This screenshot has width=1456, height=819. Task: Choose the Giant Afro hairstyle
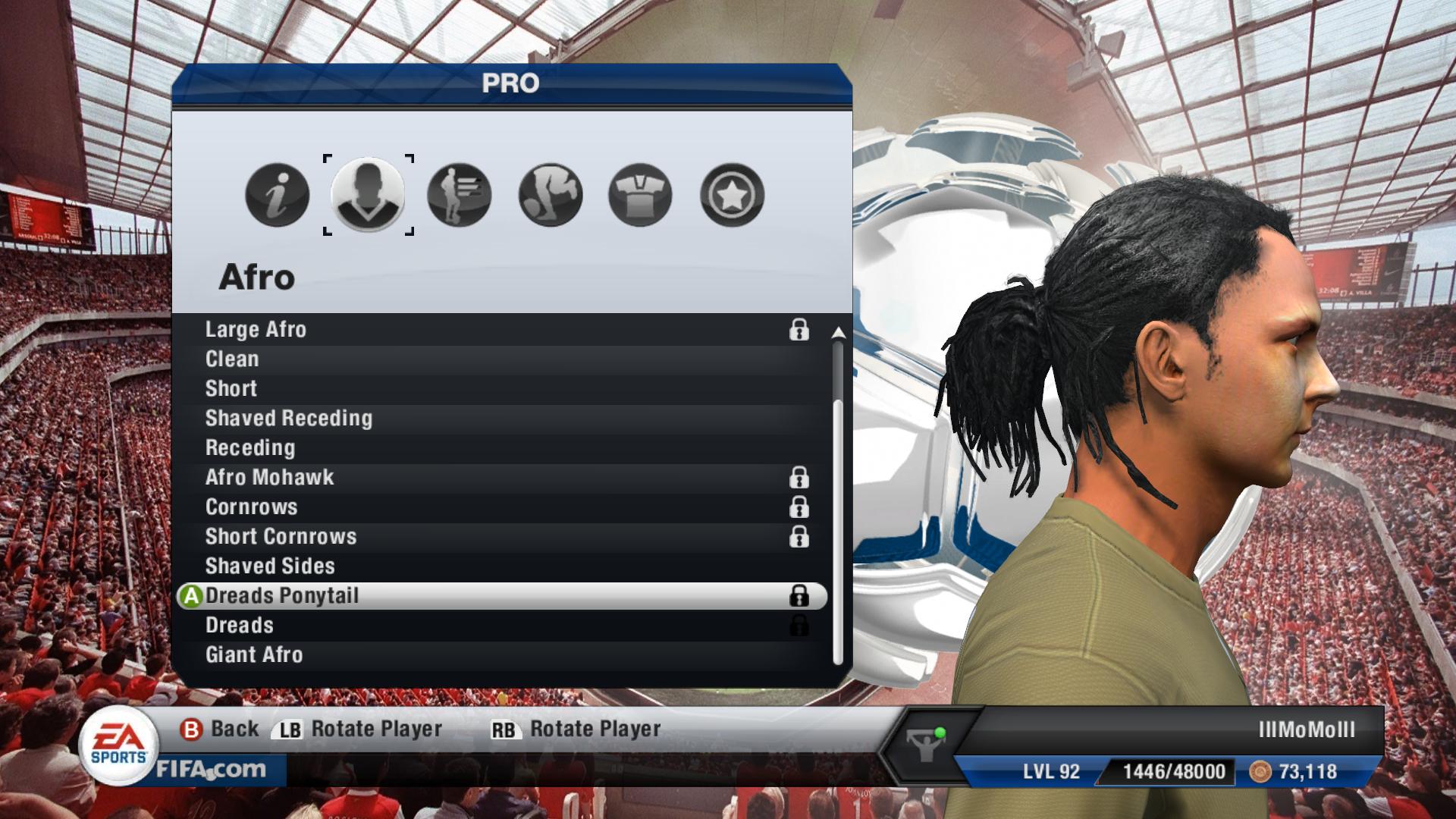[254, 655]
